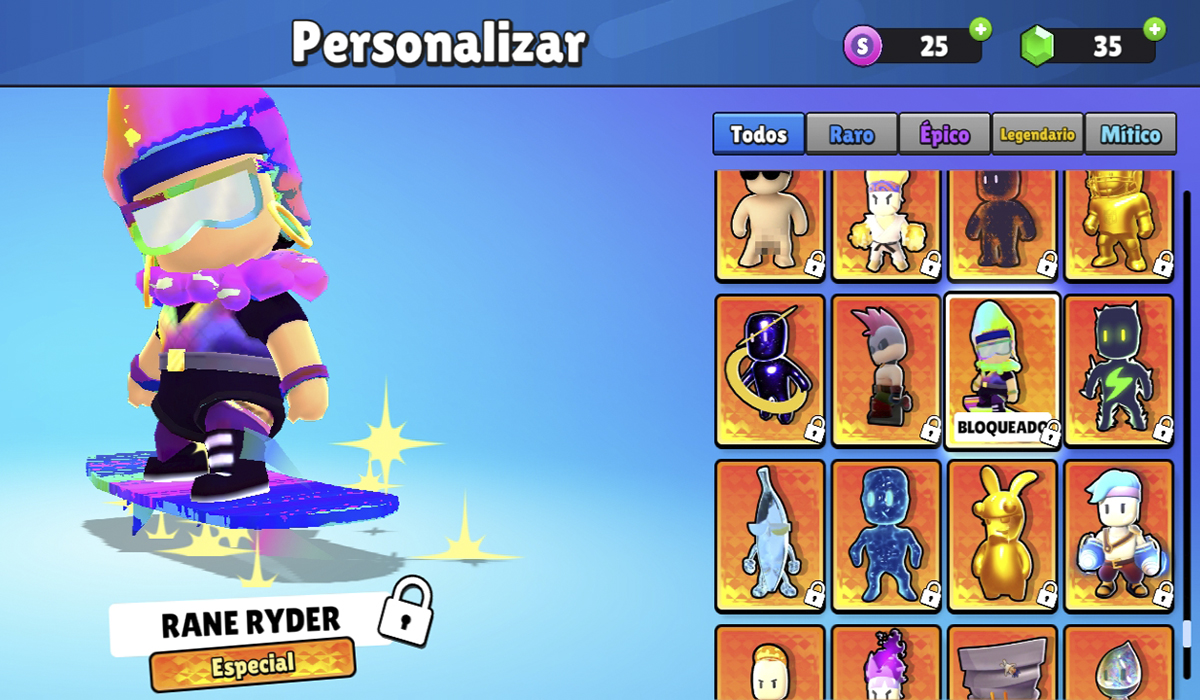Screen dimensions: 1200x700
Task: Select the blue banana skin
Action: pos(770,536)
